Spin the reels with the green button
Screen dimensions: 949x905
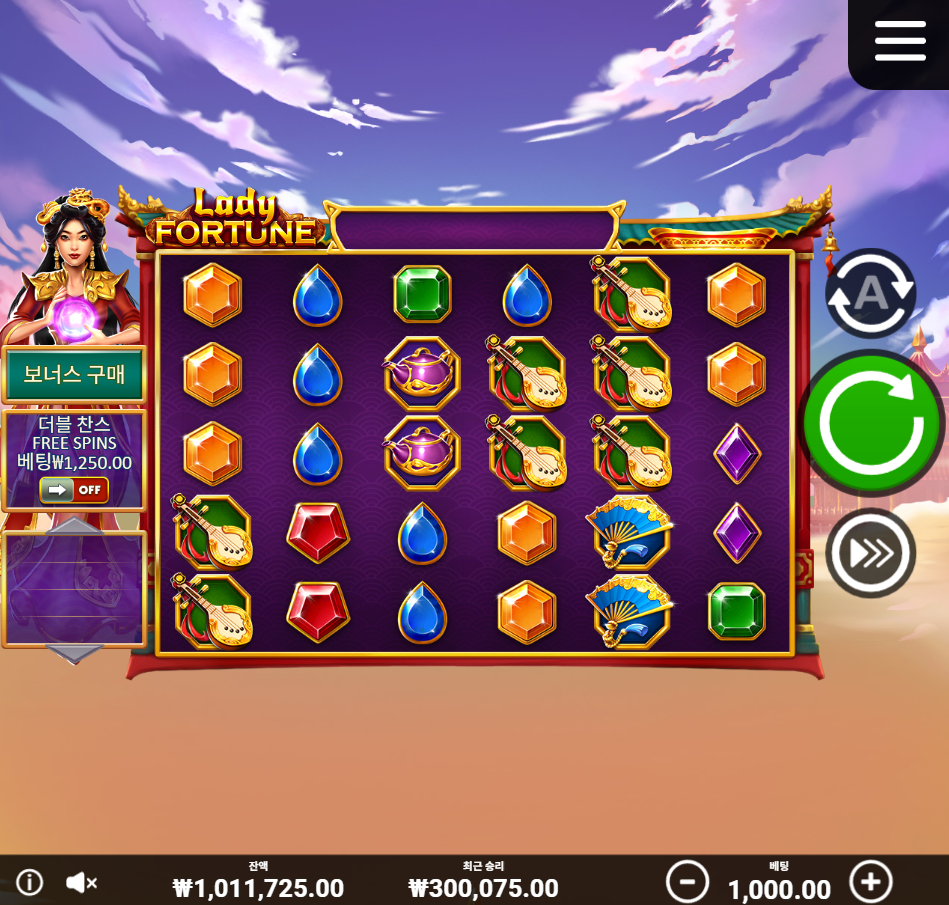click(x=871, y=423)
